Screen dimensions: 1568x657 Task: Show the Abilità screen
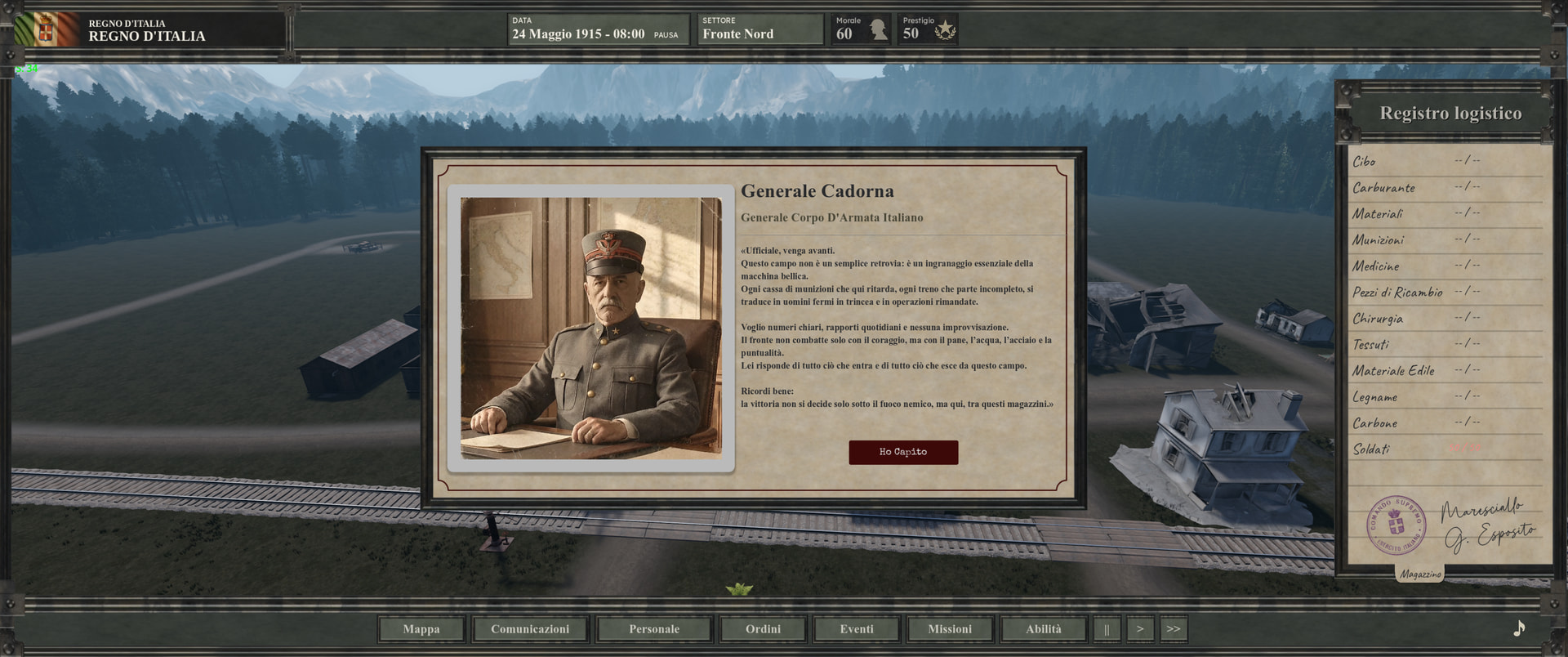(x=1044, y=629)
